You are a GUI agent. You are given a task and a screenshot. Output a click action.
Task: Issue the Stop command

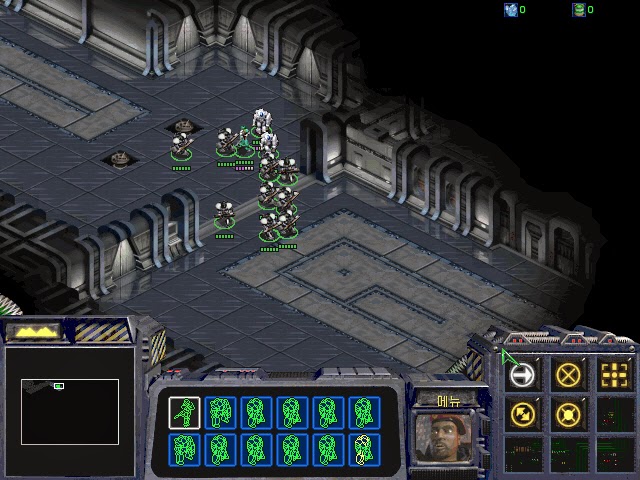click(568, 375)
